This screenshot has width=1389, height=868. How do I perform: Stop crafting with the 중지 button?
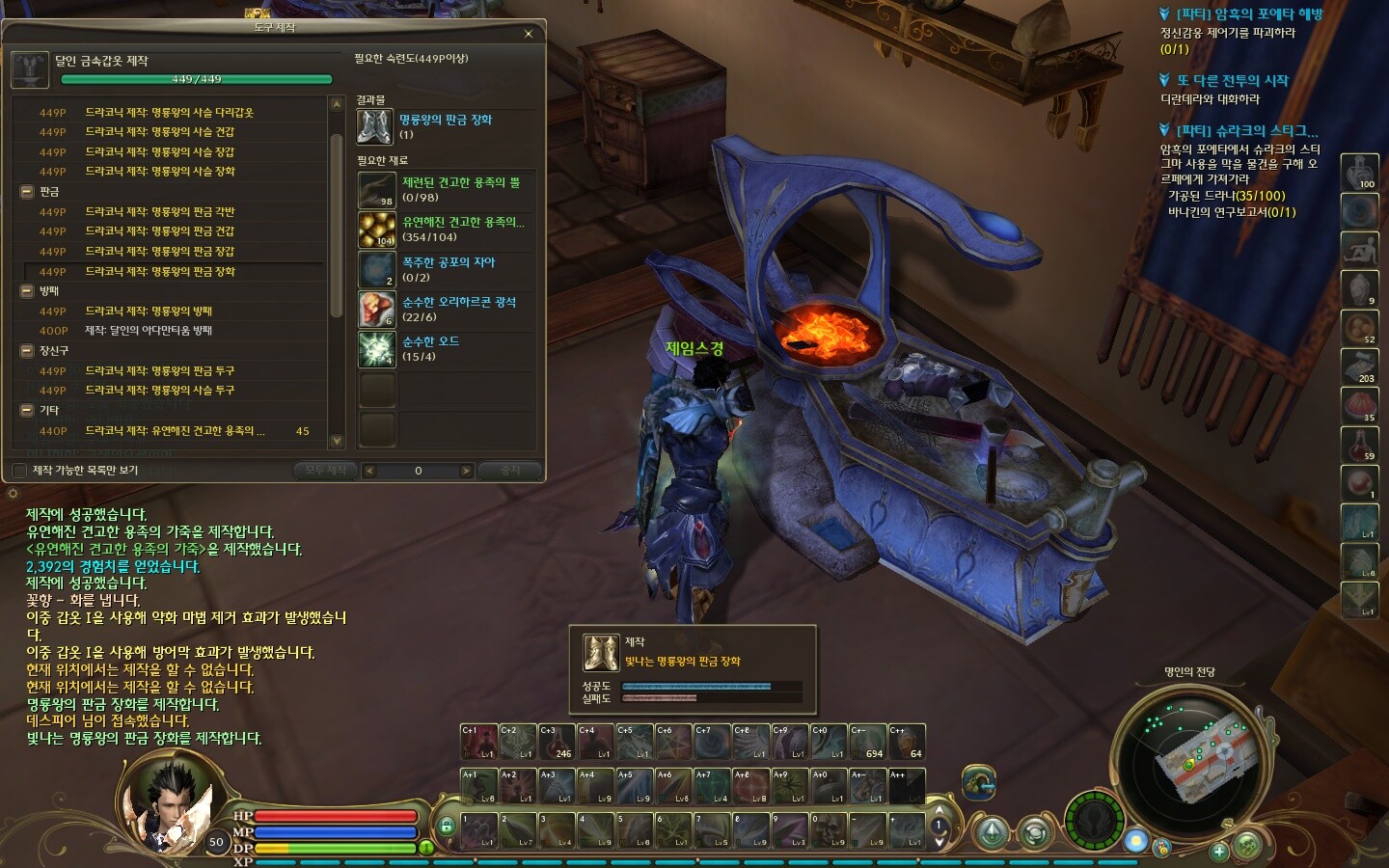pyautogui.click(x=511, y=471)
